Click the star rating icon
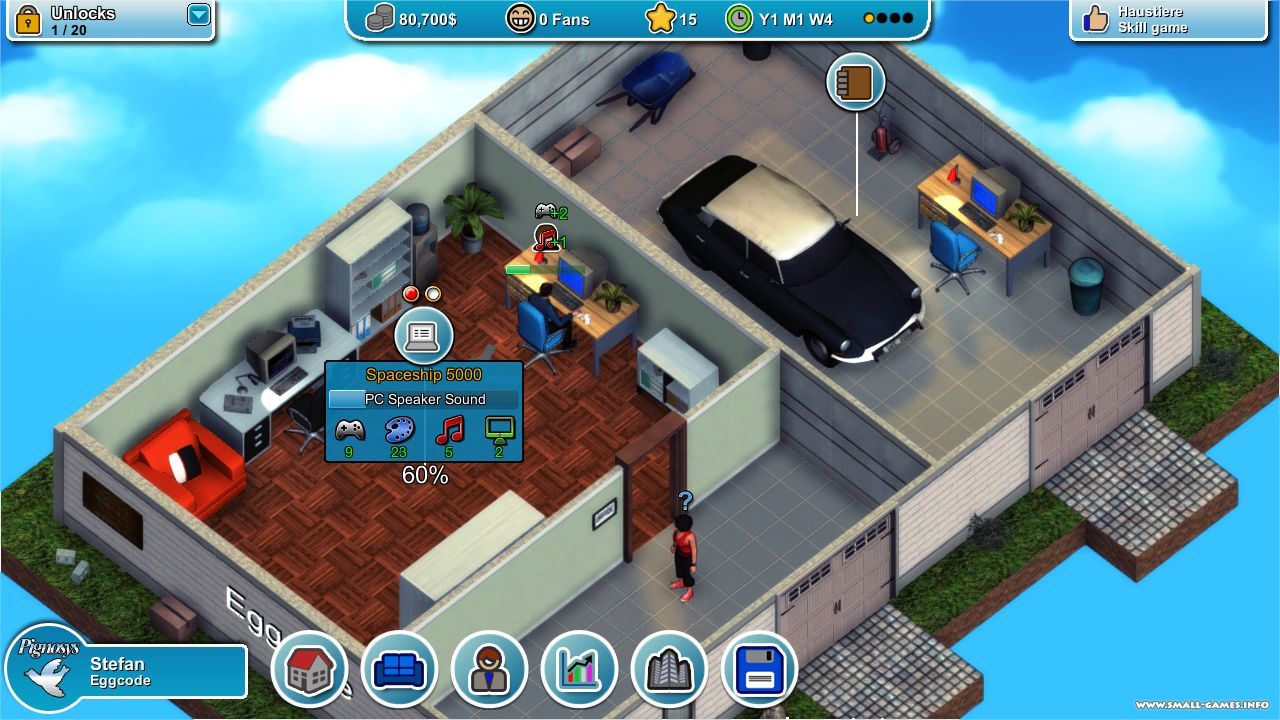Viewport: 1280px width, 720px height. 660,19
